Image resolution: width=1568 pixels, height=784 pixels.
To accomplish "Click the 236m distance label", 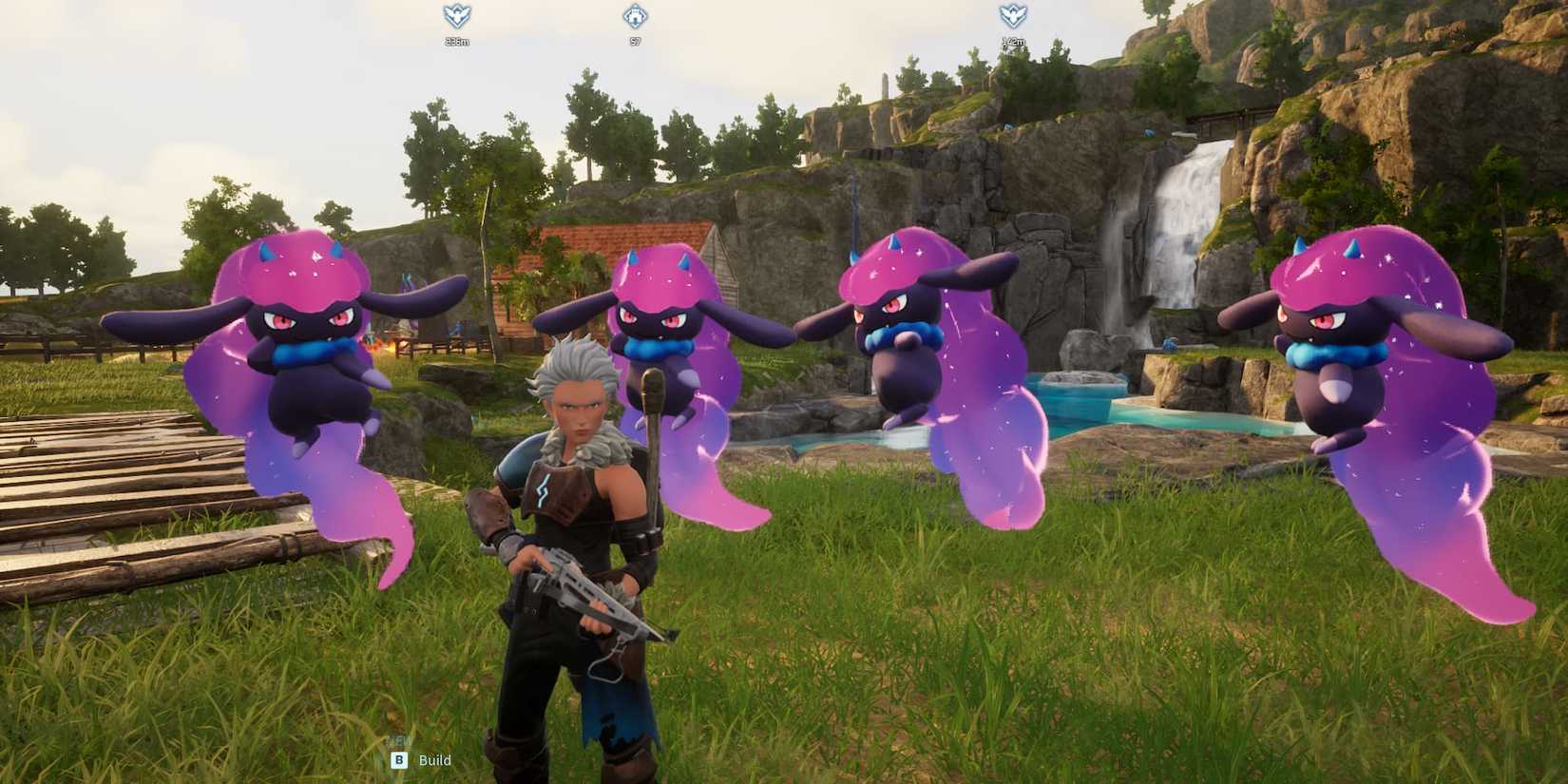I will 458,42.
